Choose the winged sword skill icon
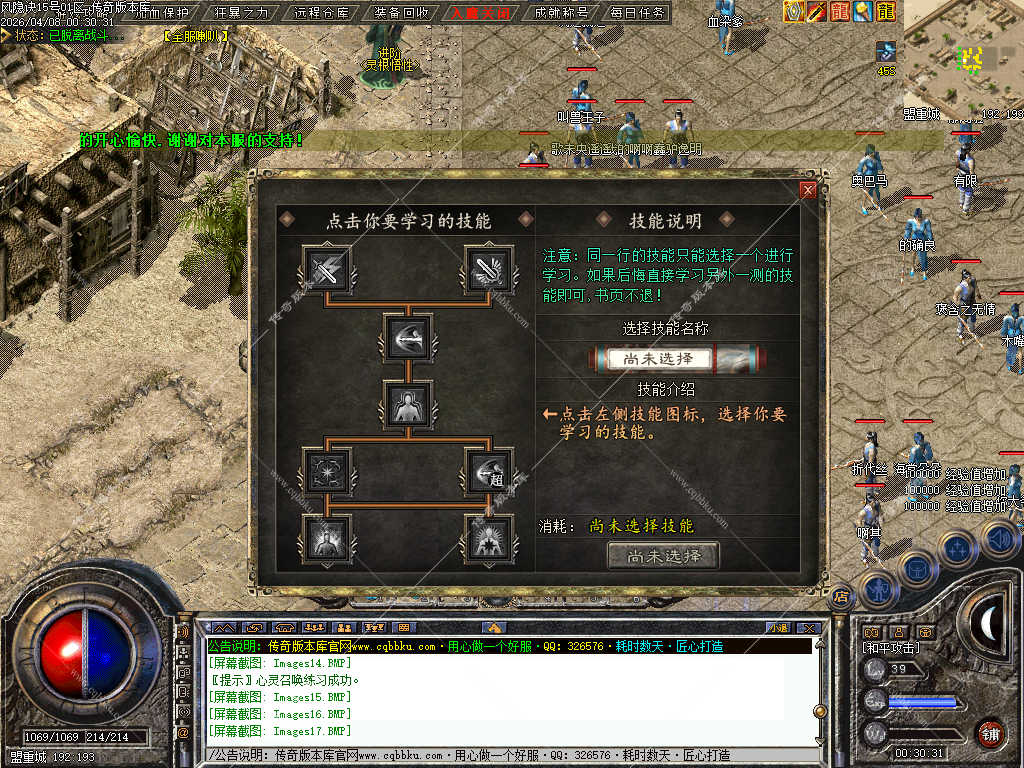Image resolution: width=1024 pixels, height=768 pixels. (488, 270)
